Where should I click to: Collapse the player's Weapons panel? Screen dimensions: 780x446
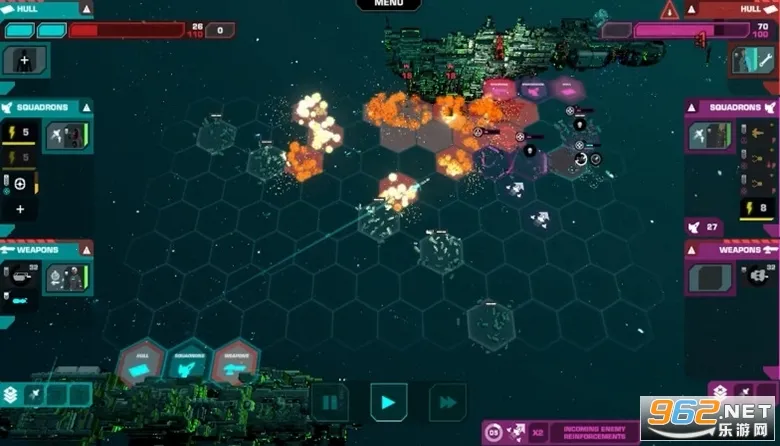tap(86, 250)
